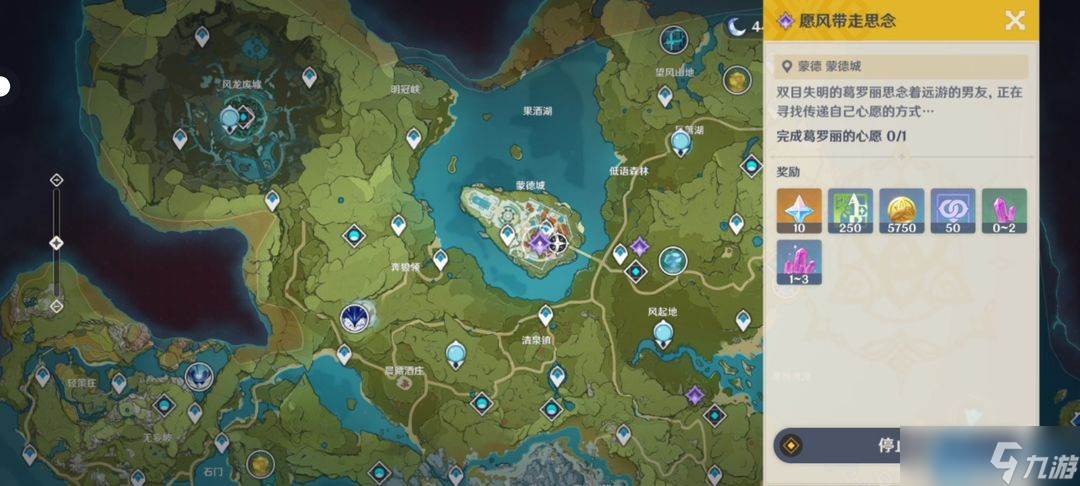Select the Statue of the Seven near 轻策庄
Screen dimensions: 1080x486
point(199,376)
